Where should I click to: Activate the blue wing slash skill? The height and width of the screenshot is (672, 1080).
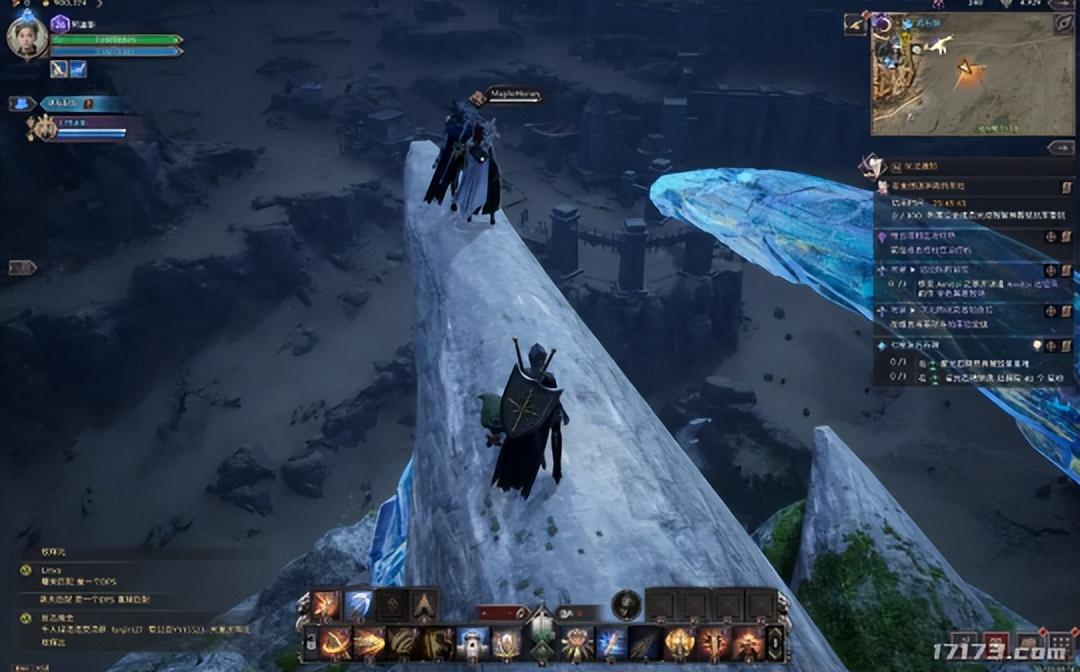coord(359,604)
